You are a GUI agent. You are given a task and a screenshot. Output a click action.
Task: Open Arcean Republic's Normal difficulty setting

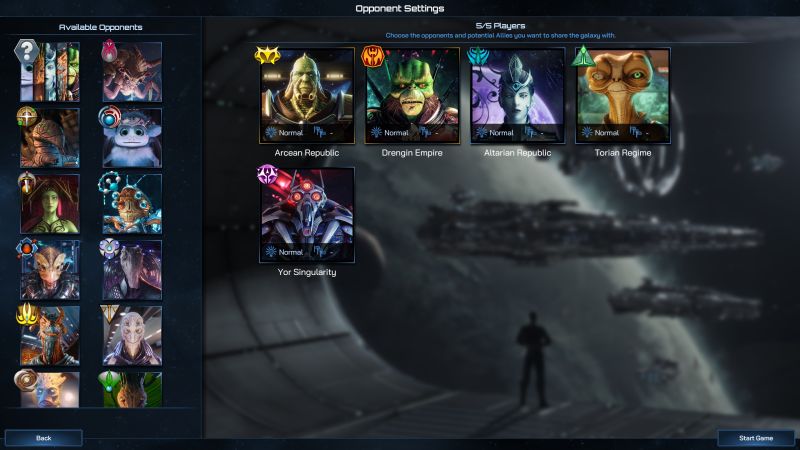(x=283, y=132)
